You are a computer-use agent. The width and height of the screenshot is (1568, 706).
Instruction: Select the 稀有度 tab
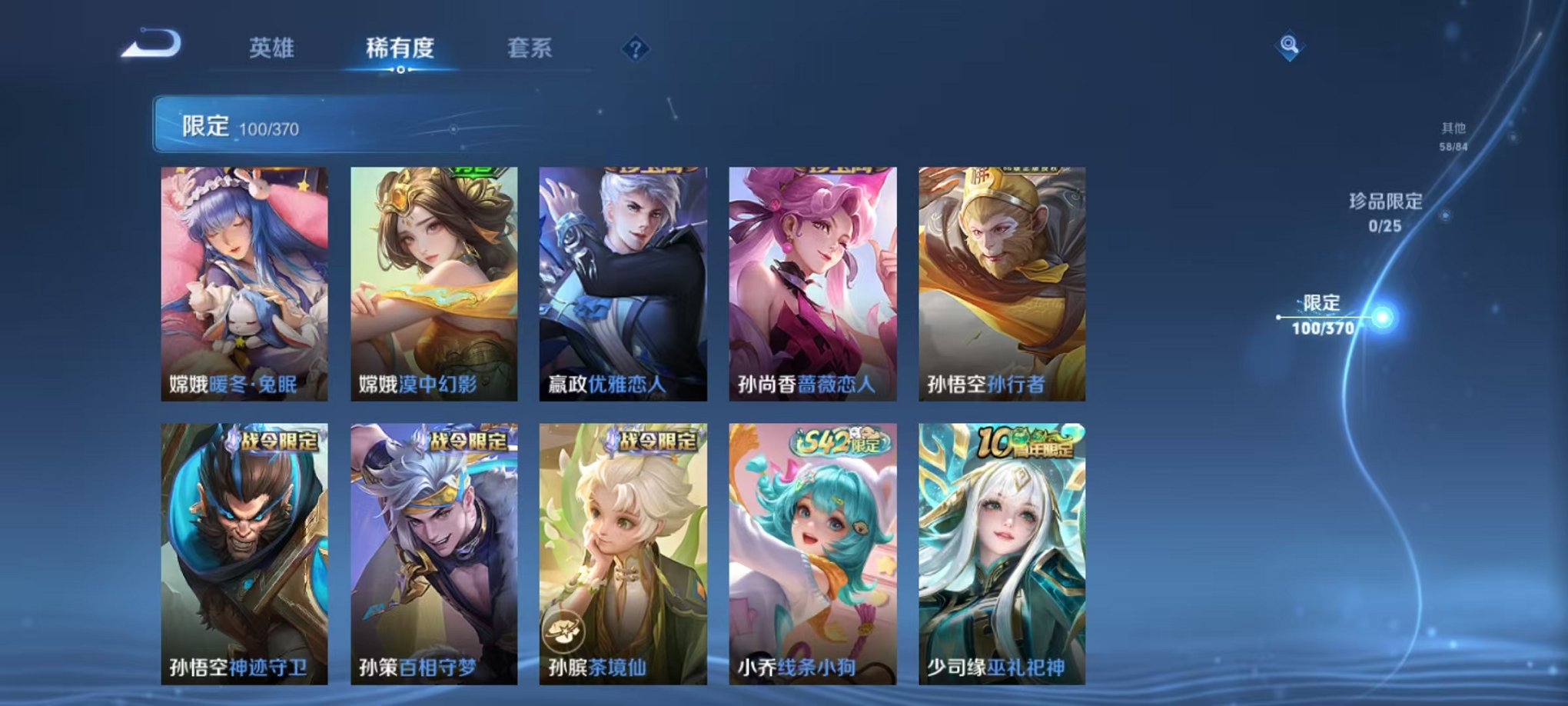(399, 46)
